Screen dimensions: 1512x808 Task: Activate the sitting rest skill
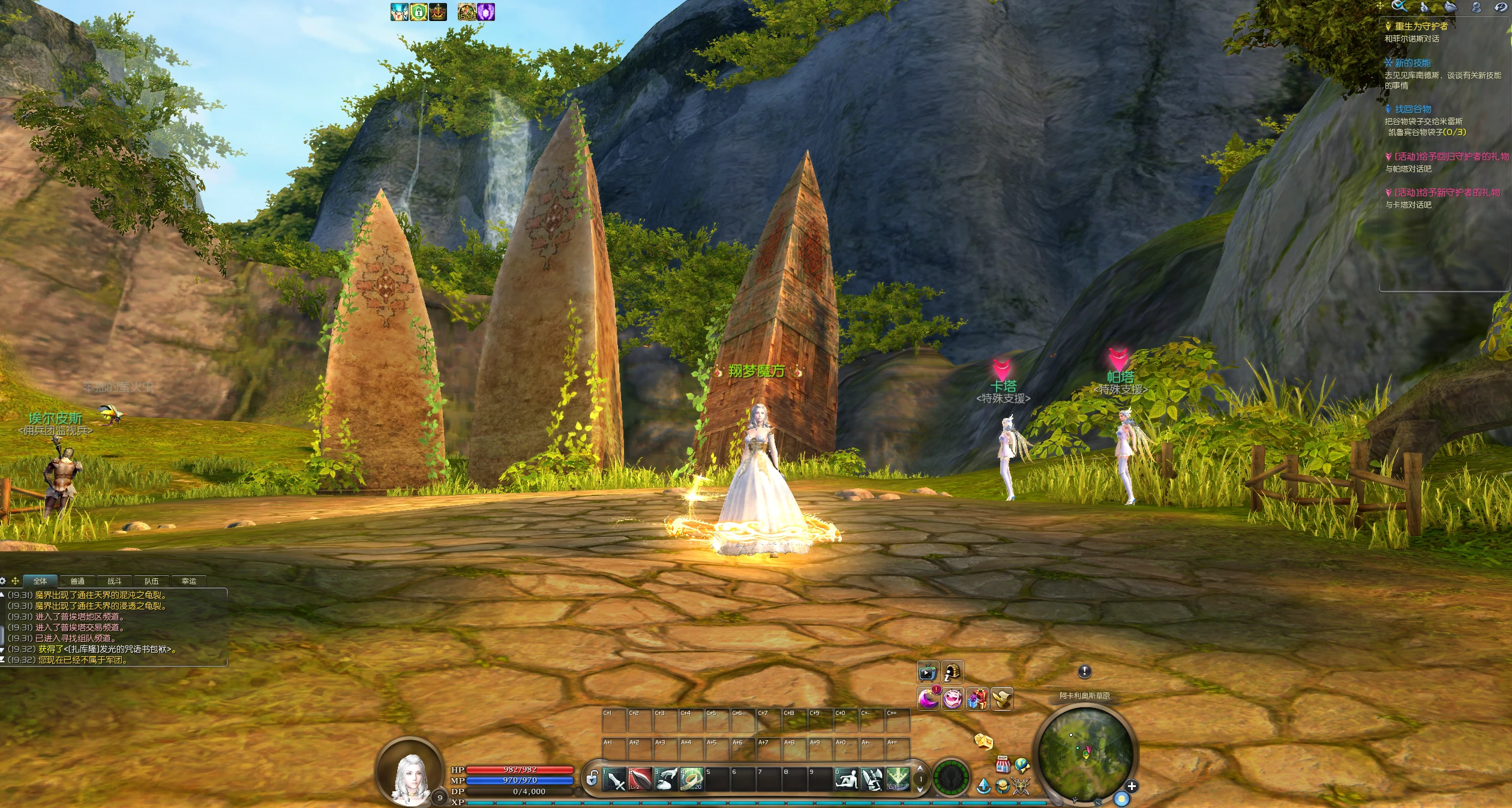point(846,779)
